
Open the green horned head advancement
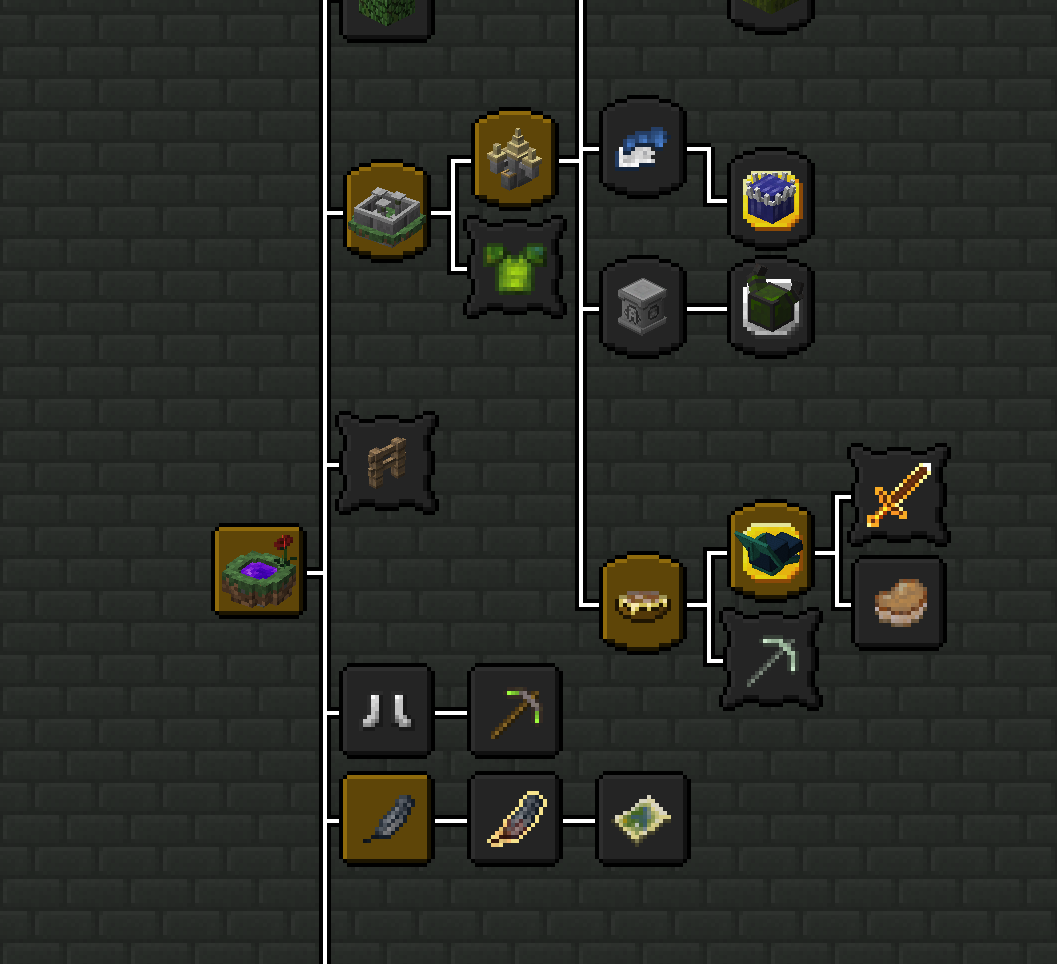[x=770, y=306]
